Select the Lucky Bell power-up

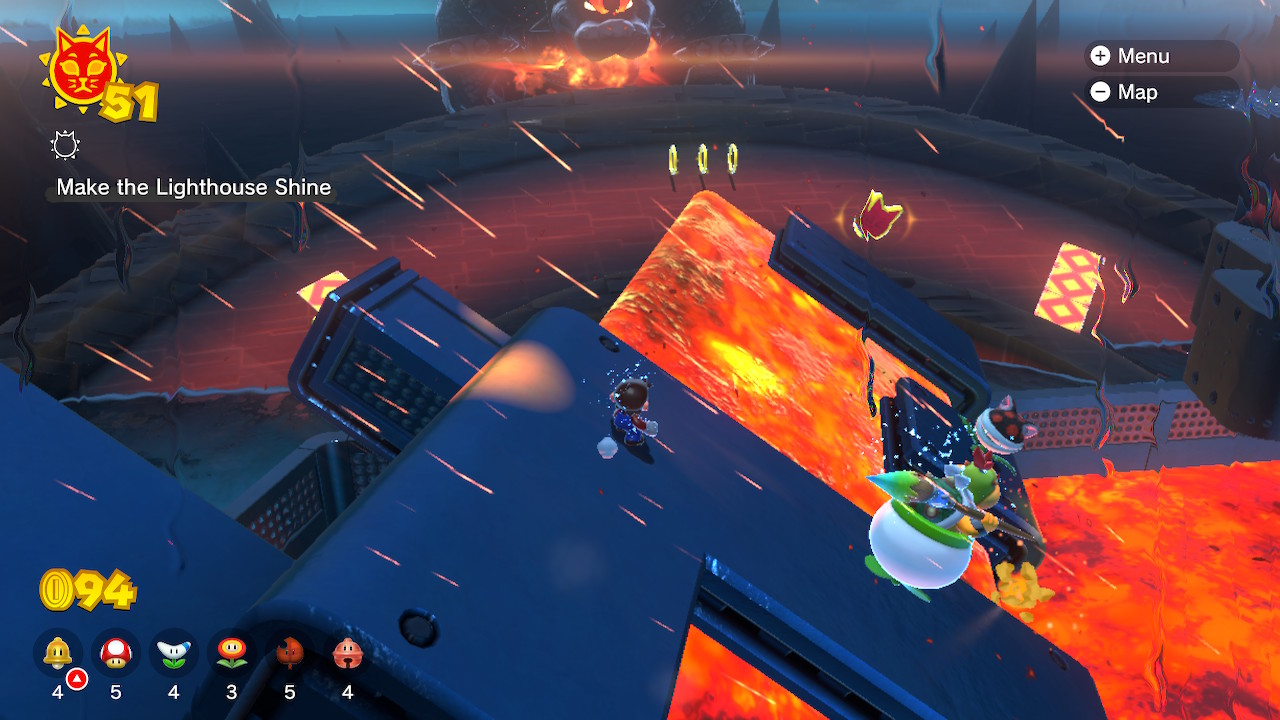coord(348,654)
